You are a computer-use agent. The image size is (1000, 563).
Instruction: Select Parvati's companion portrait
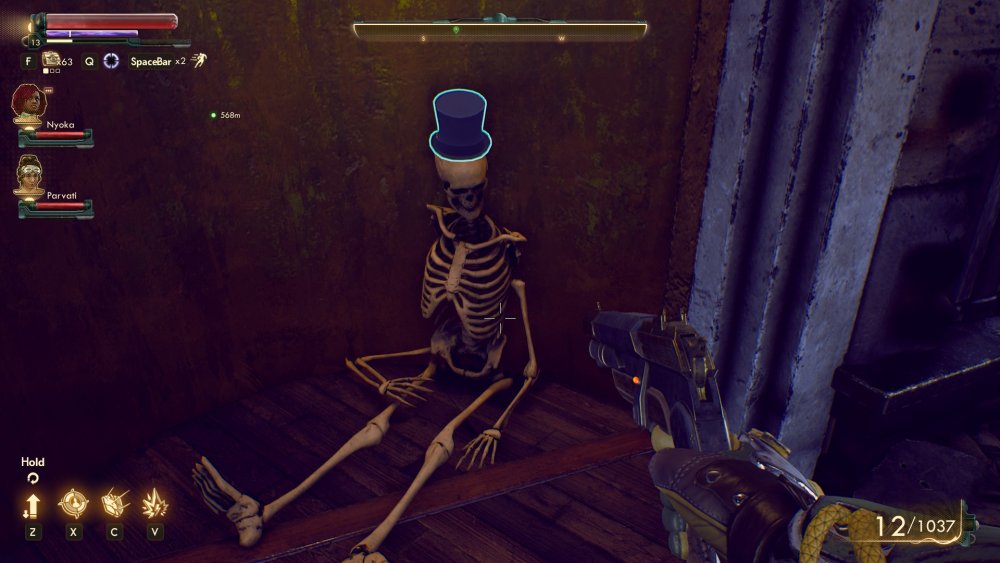click(30, 176)
